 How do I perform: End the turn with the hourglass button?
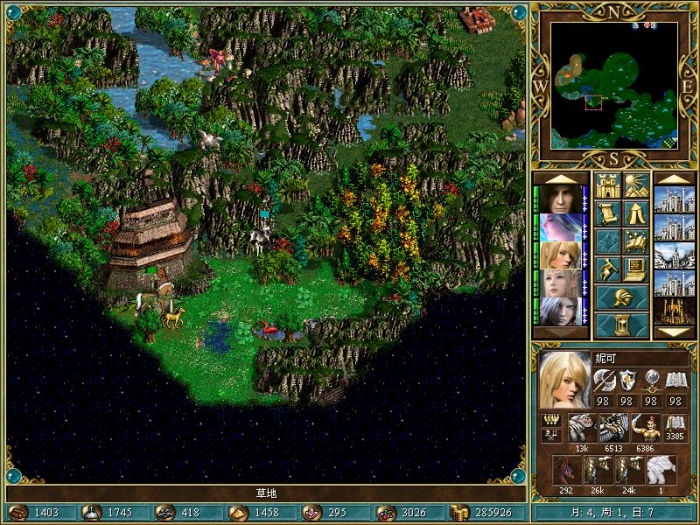click(x=621, y=325)
